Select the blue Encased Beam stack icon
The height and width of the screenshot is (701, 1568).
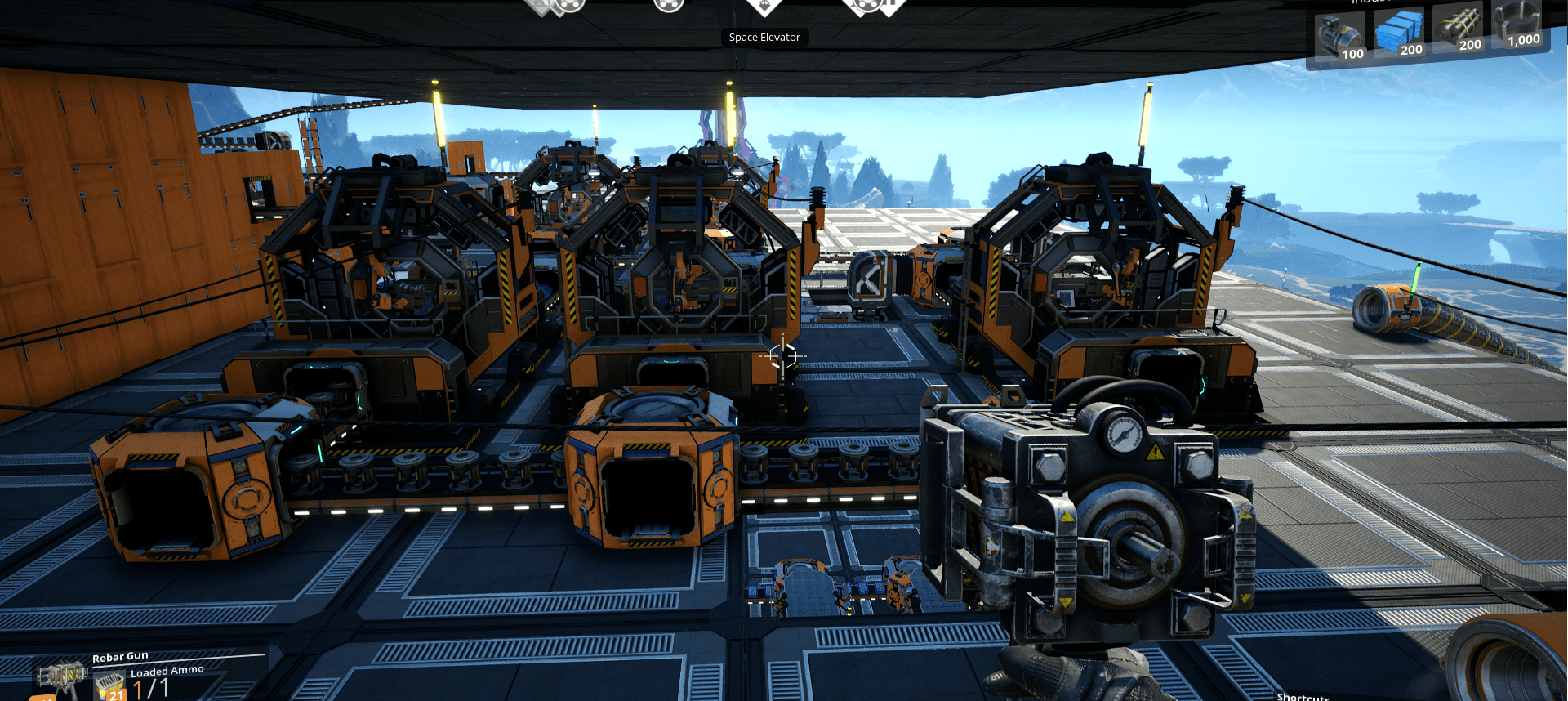click(x=1399, y=29)
